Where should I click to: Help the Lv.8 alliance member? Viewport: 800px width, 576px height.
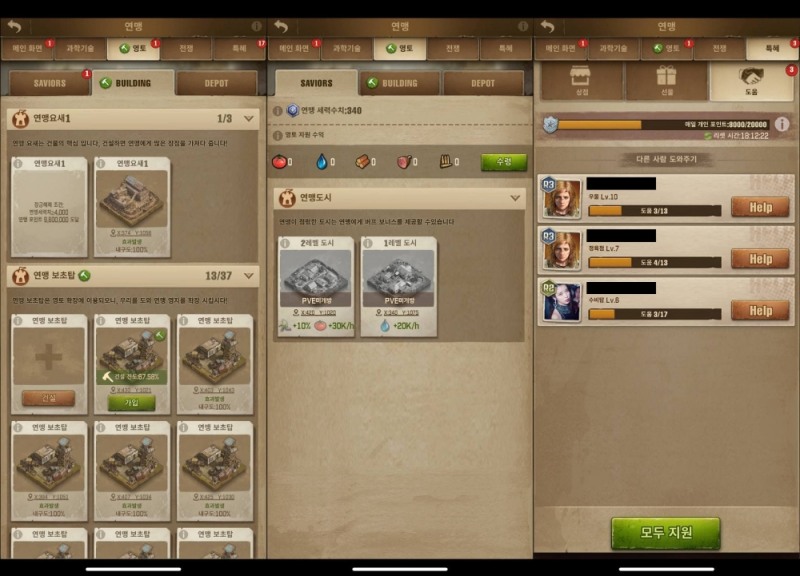pyautogui.click(x=760, y=310)
